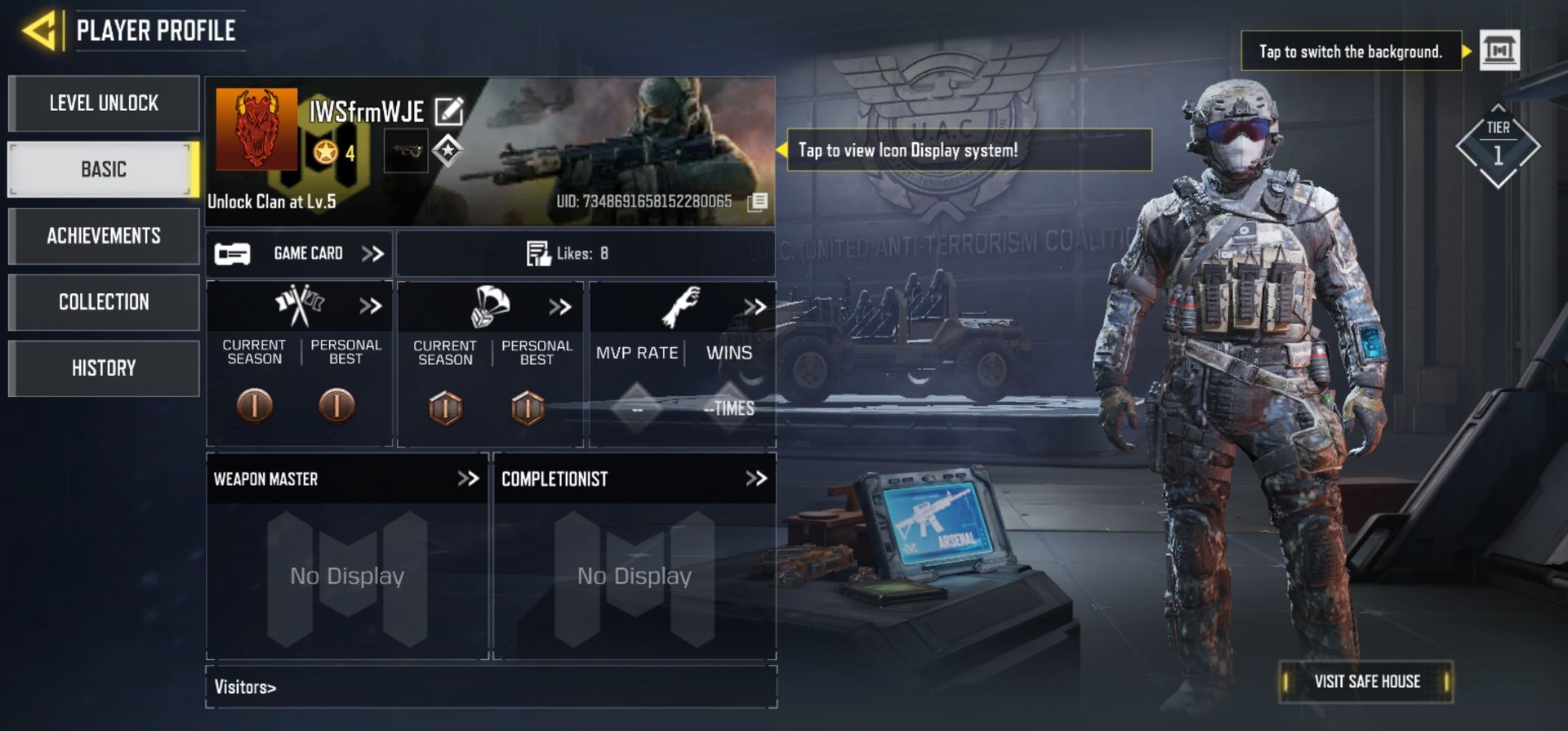Open the MVP Rate and Wins panel

[x=755, y=307]
